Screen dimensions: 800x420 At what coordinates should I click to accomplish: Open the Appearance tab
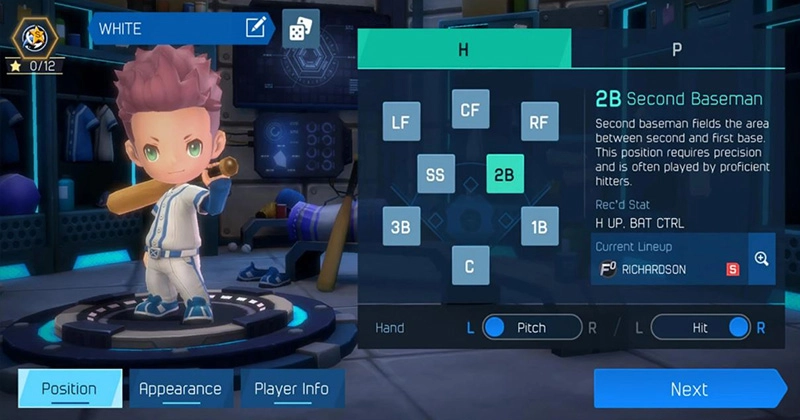pos(180,389)
